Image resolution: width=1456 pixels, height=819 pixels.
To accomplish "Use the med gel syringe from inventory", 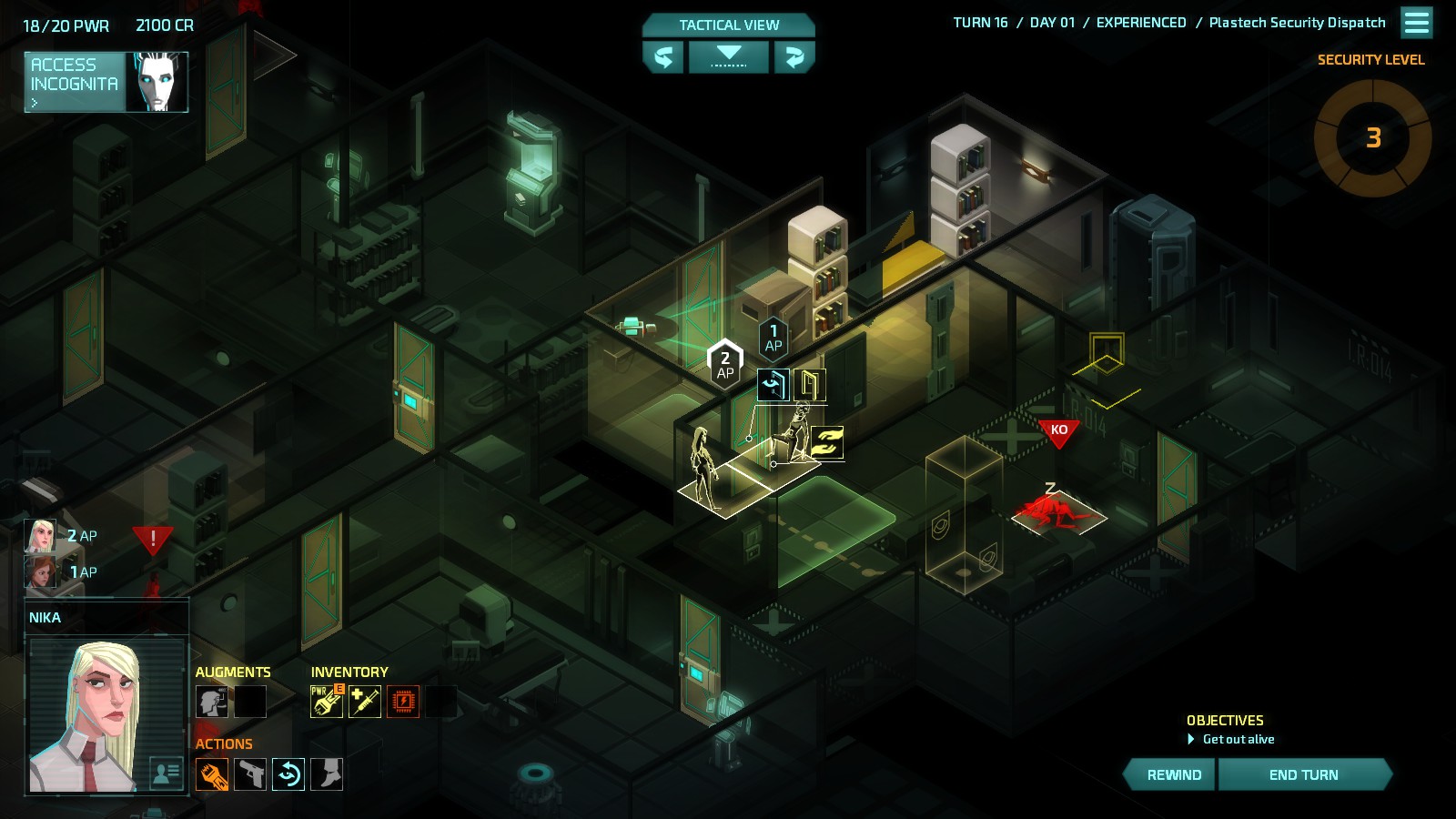I will coord(366,701).
